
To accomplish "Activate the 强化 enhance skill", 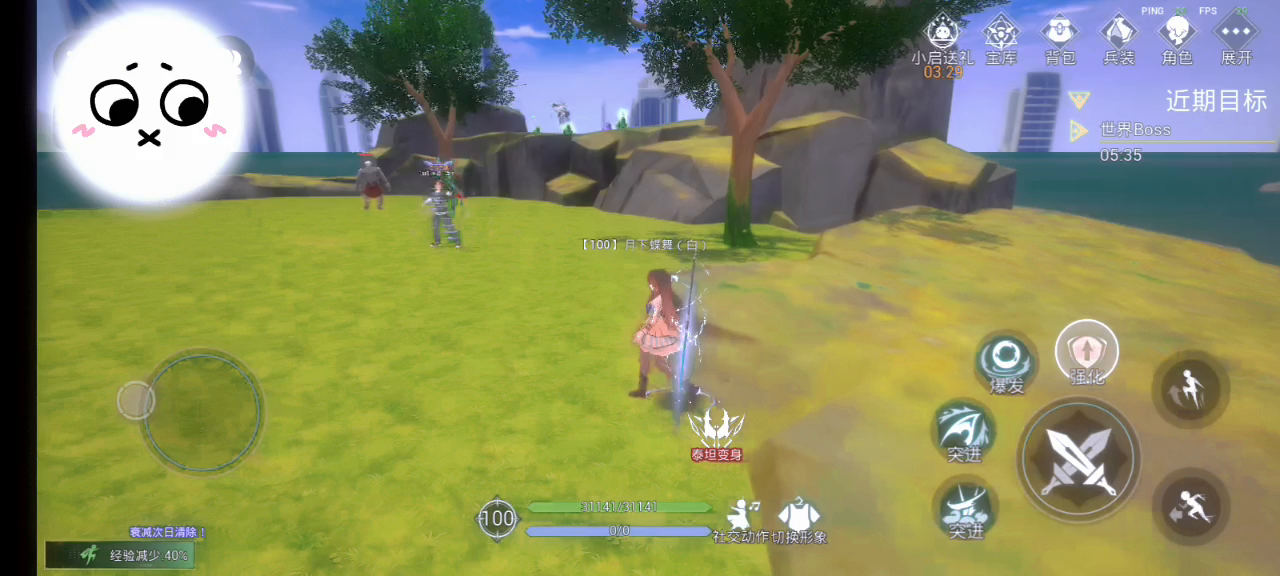I will (1086, 351).
